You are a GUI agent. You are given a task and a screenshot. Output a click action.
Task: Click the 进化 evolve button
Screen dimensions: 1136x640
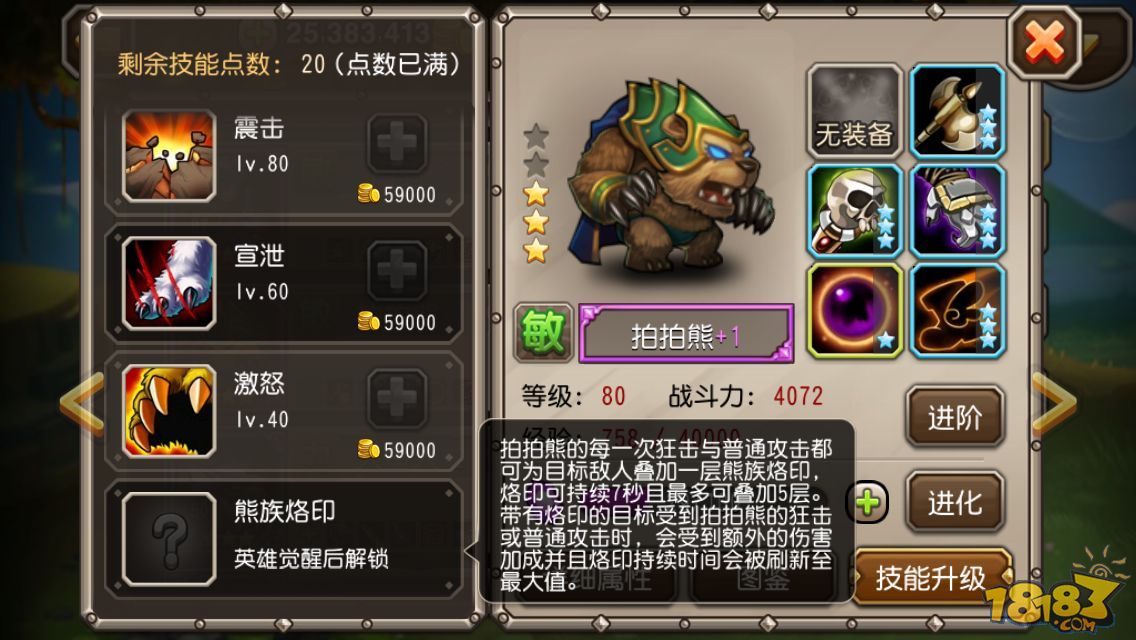coord(954,502)
